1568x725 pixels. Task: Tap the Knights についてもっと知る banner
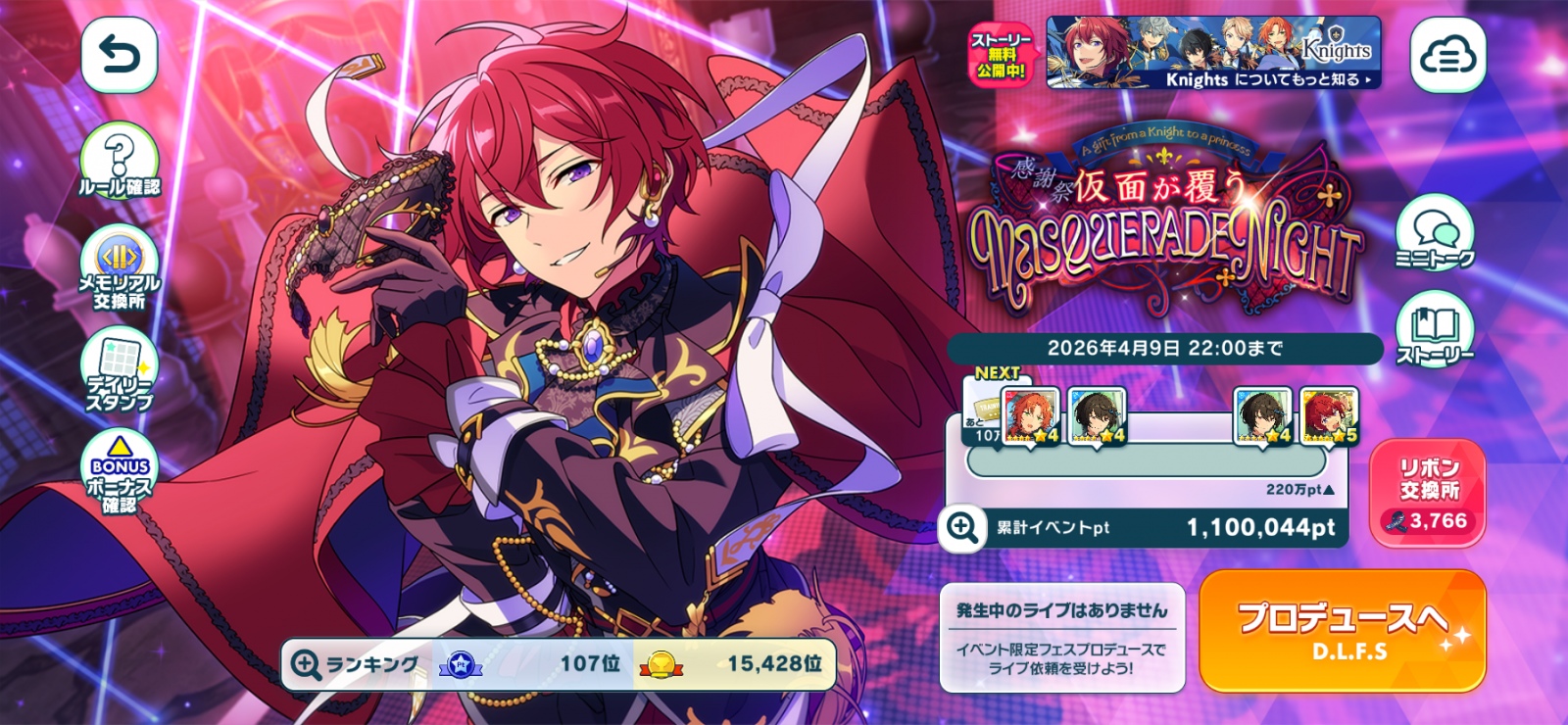[x=1213, y=53]
